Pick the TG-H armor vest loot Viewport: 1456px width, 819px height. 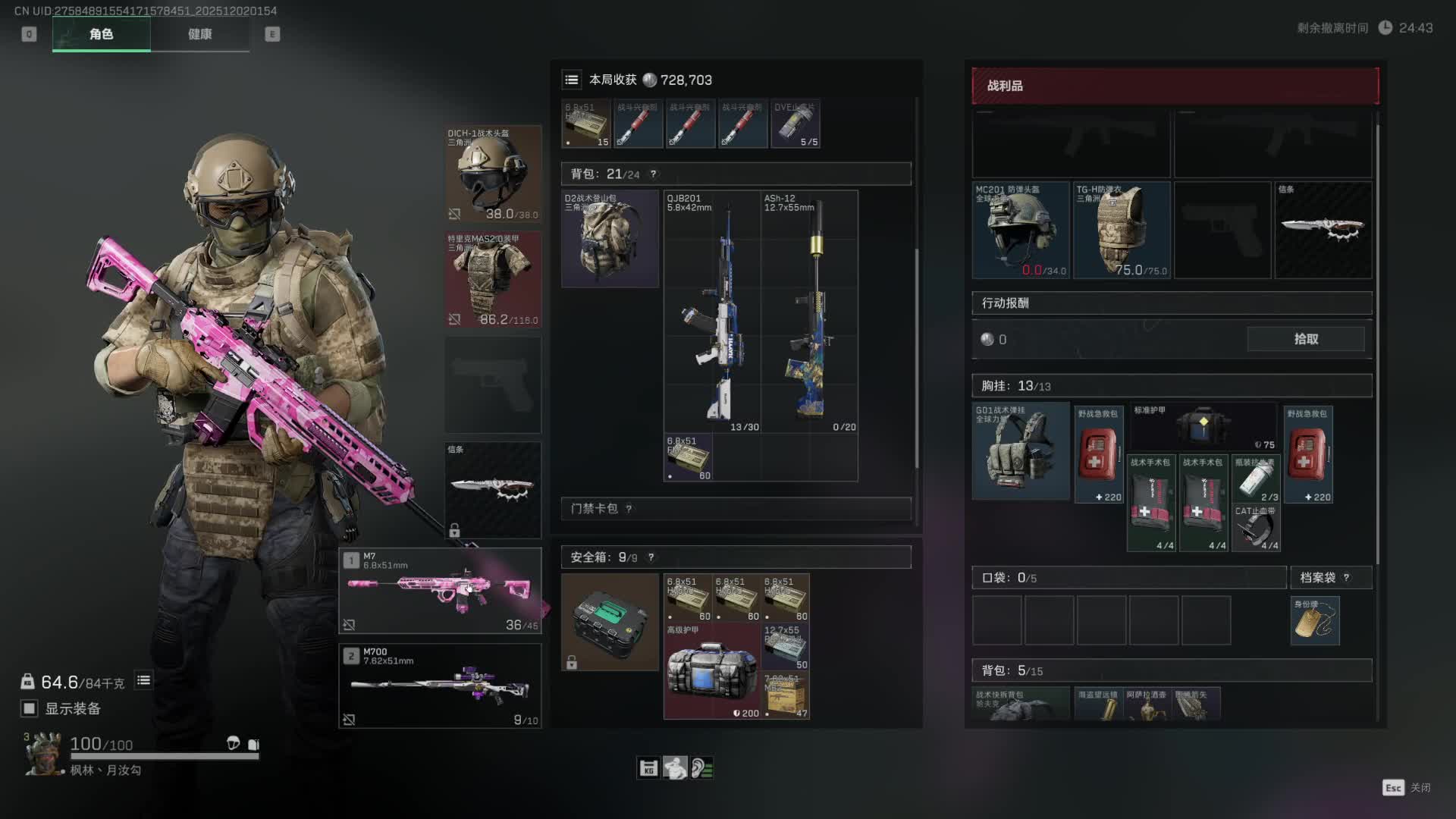pyautogui.click(x=1122, y=230)
